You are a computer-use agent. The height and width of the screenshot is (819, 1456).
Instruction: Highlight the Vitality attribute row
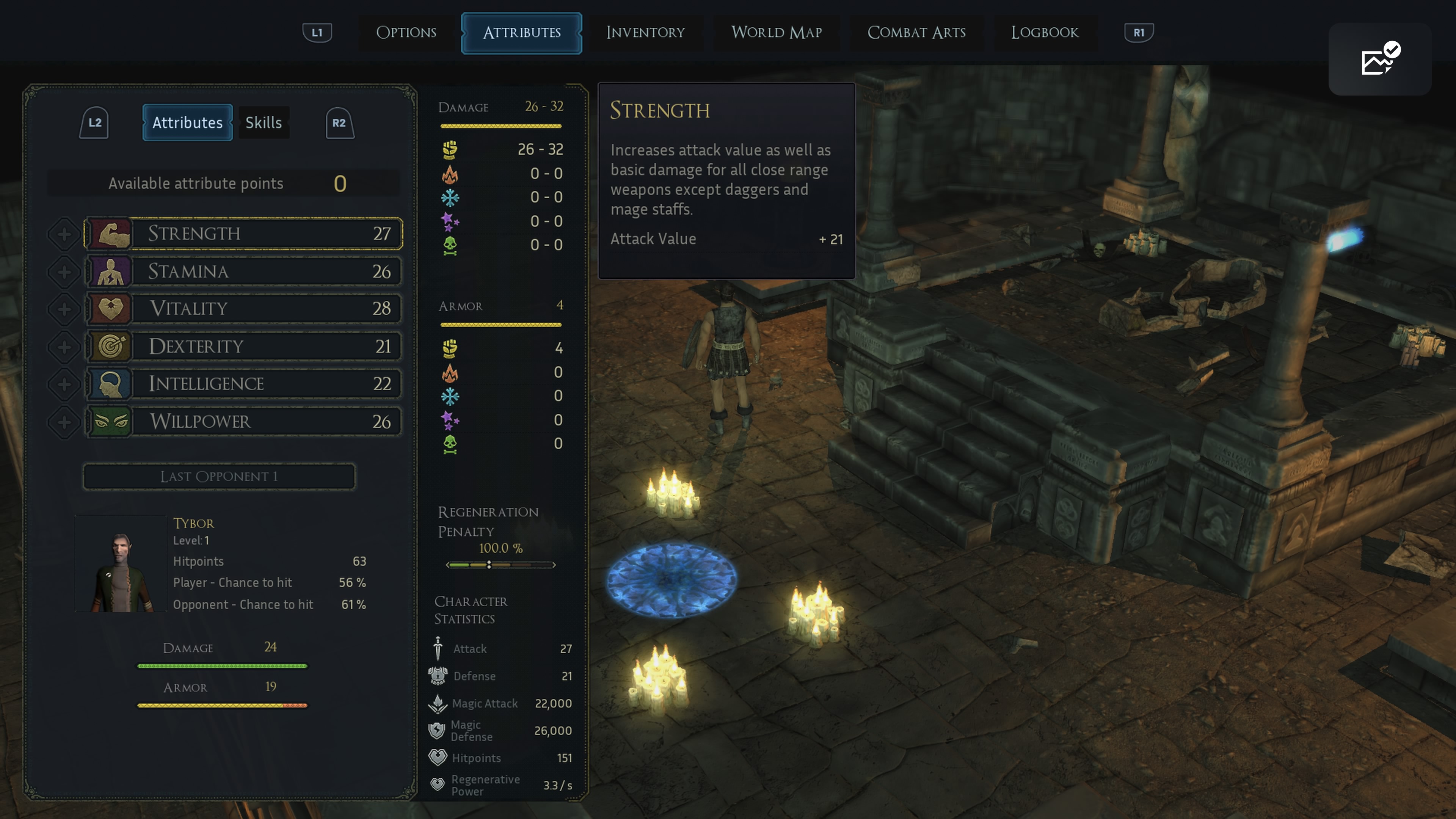(x=243, y=309)
